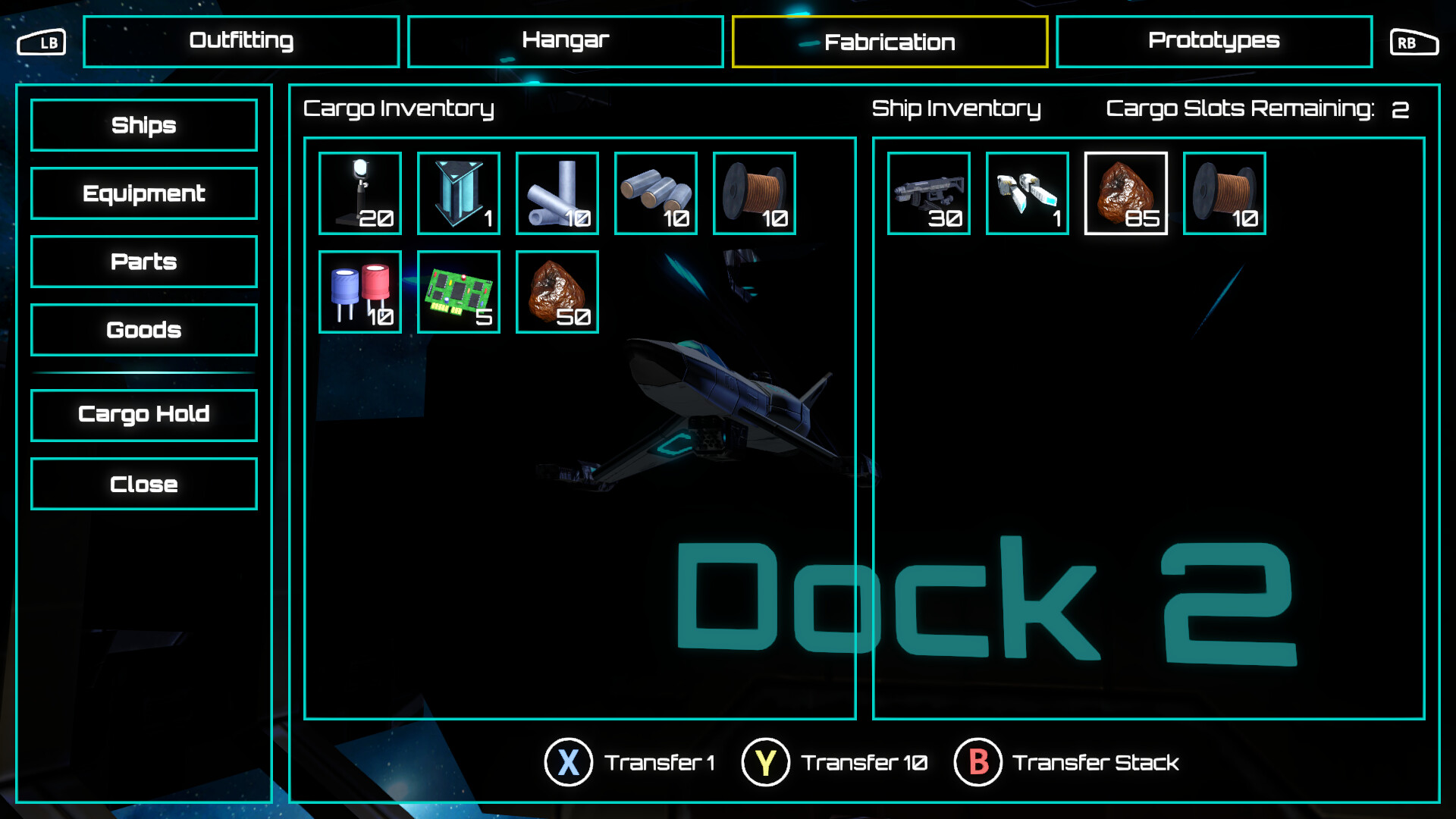Viewport: 1456px width, 819px height.
Task: Open the Hangar tab
Action: pos(565,41)
